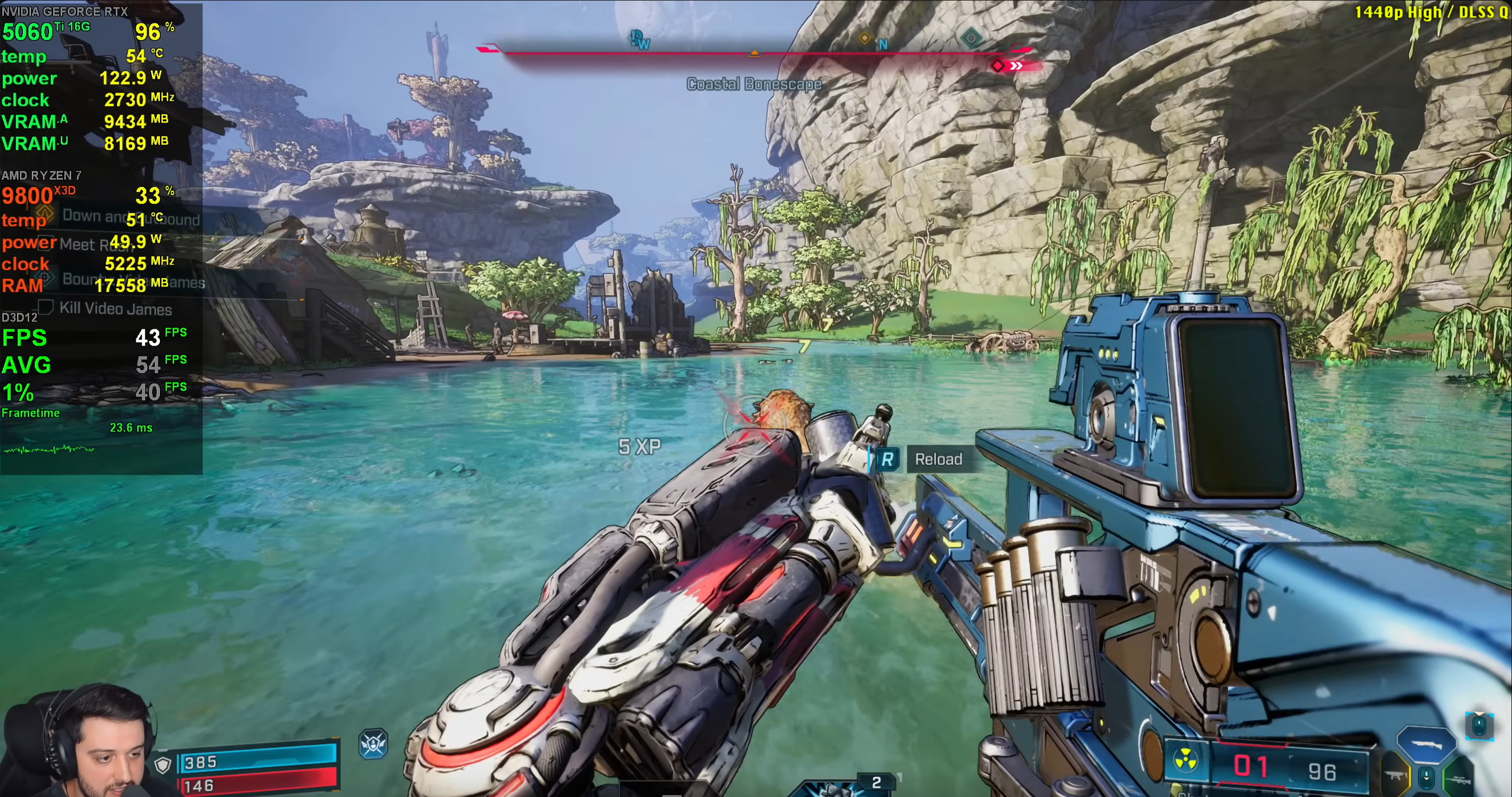1512x797 pixels.
Task: Choose the sniper rifle weapon slot
Action: click(1458, 779)
